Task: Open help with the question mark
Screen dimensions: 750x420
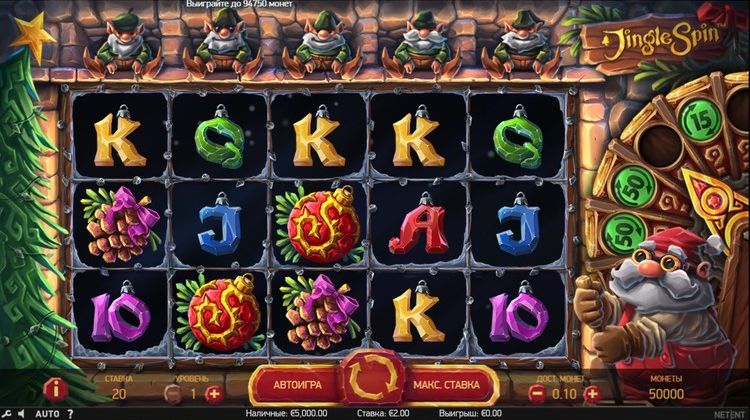Action: pyautogui.click(x=70, y=413)
